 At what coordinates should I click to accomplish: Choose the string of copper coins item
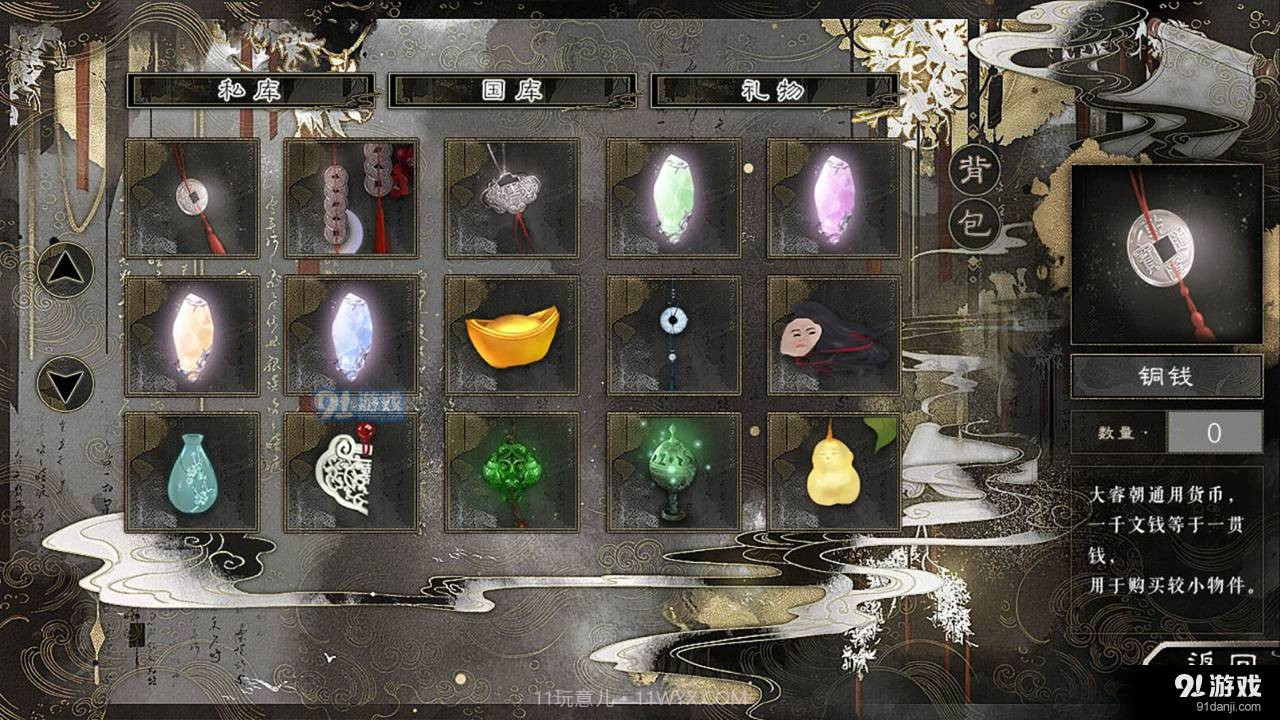coord(352,198)
